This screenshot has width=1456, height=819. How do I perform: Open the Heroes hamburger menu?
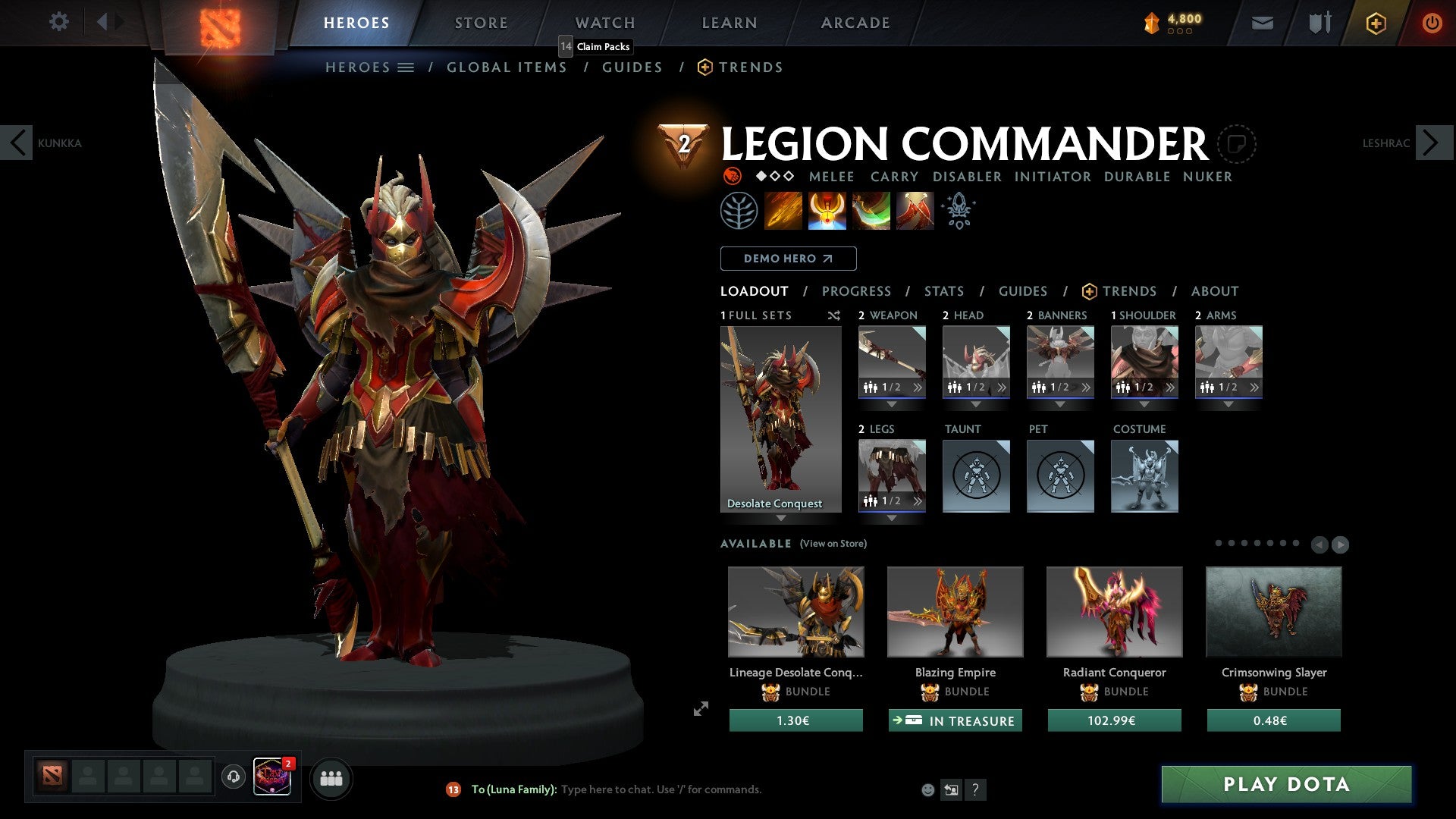[406, 67]
